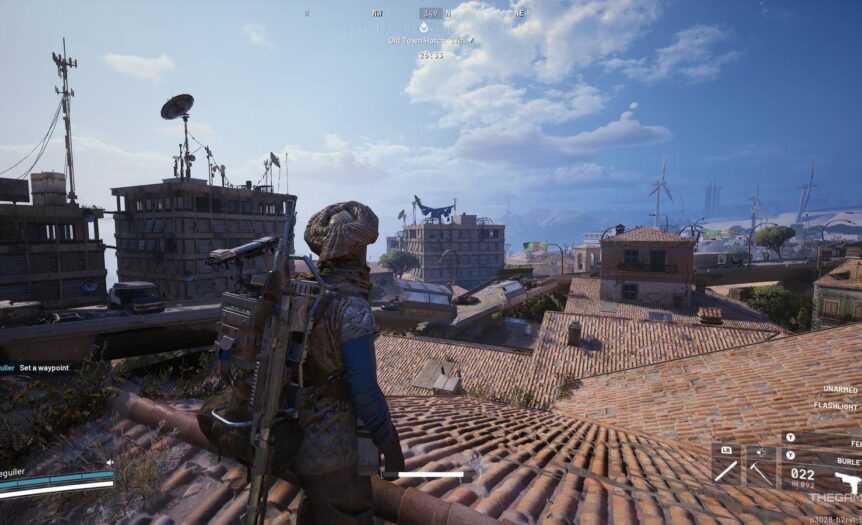Select the baton melee weapon slot
862x525 pixels.
pos(726,465)
